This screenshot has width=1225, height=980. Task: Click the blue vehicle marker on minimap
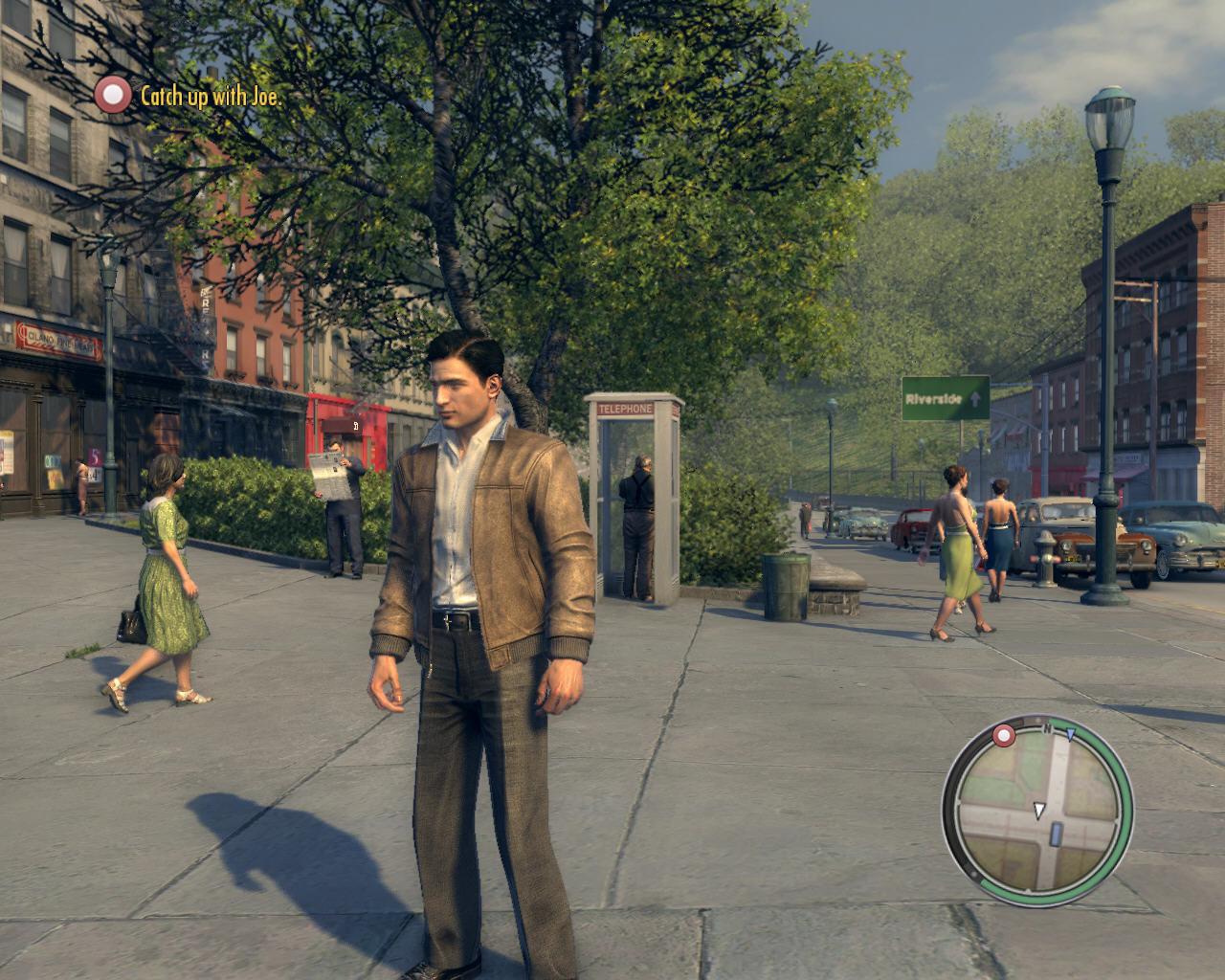click(1057, 834)
